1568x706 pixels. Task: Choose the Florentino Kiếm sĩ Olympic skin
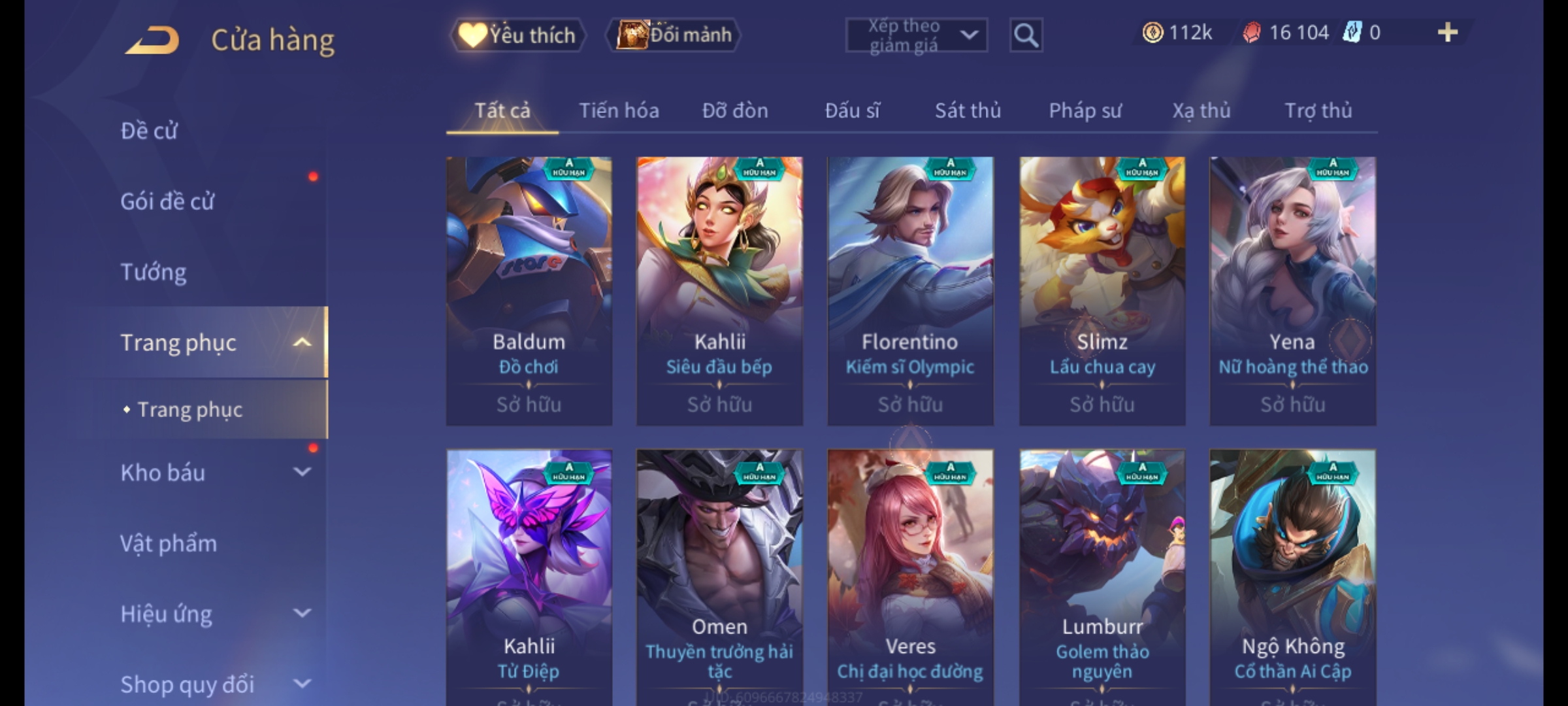pos(910,291)
